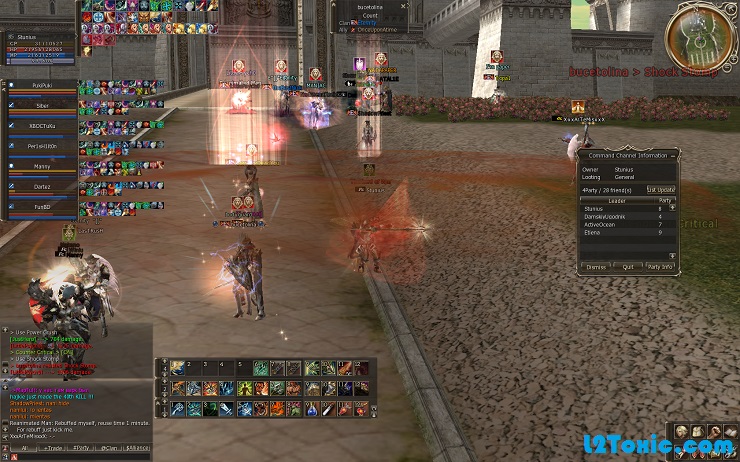The width and height of the screenshot is (740, 462).
Task: Select party member Manny
Action: pyautogui.click(x=42, y=166)
